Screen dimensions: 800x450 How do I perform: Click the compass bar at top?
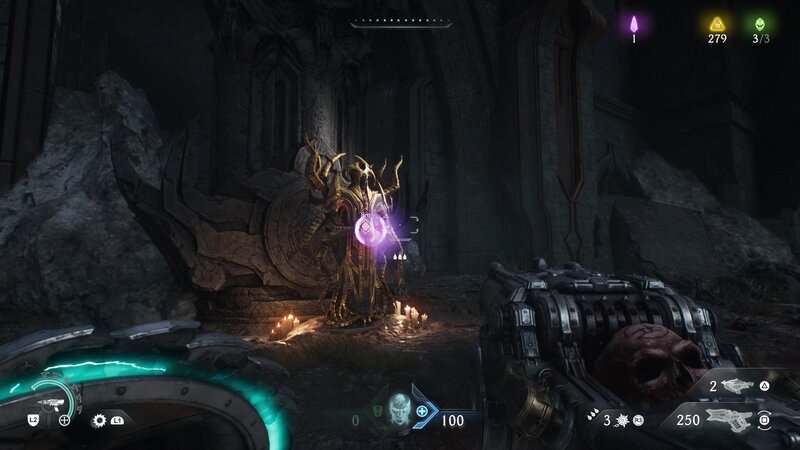[401, 23]
